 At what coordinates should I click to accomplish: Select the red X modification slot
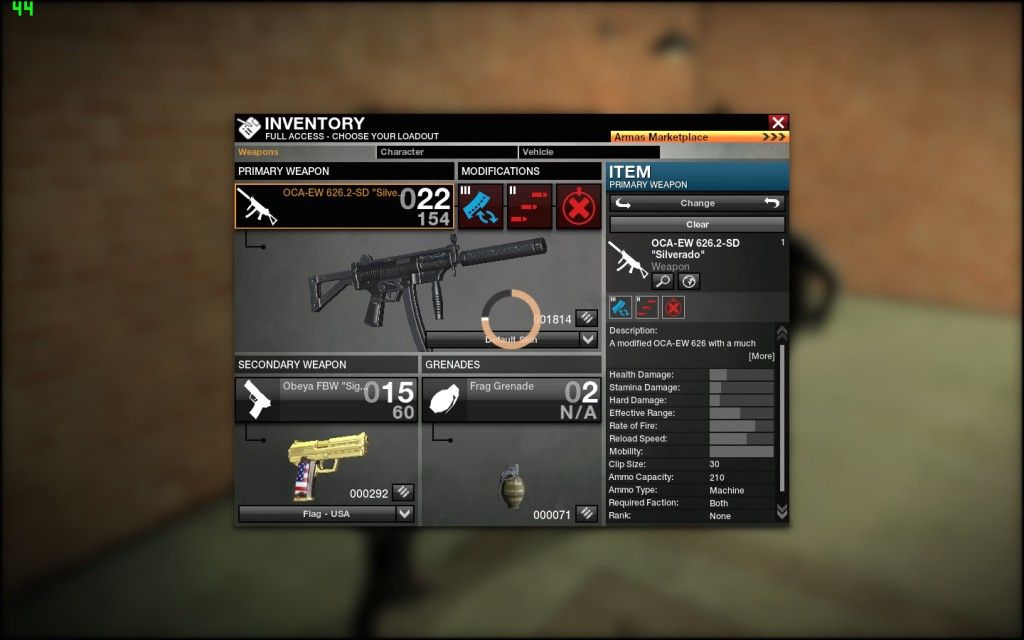578,206
